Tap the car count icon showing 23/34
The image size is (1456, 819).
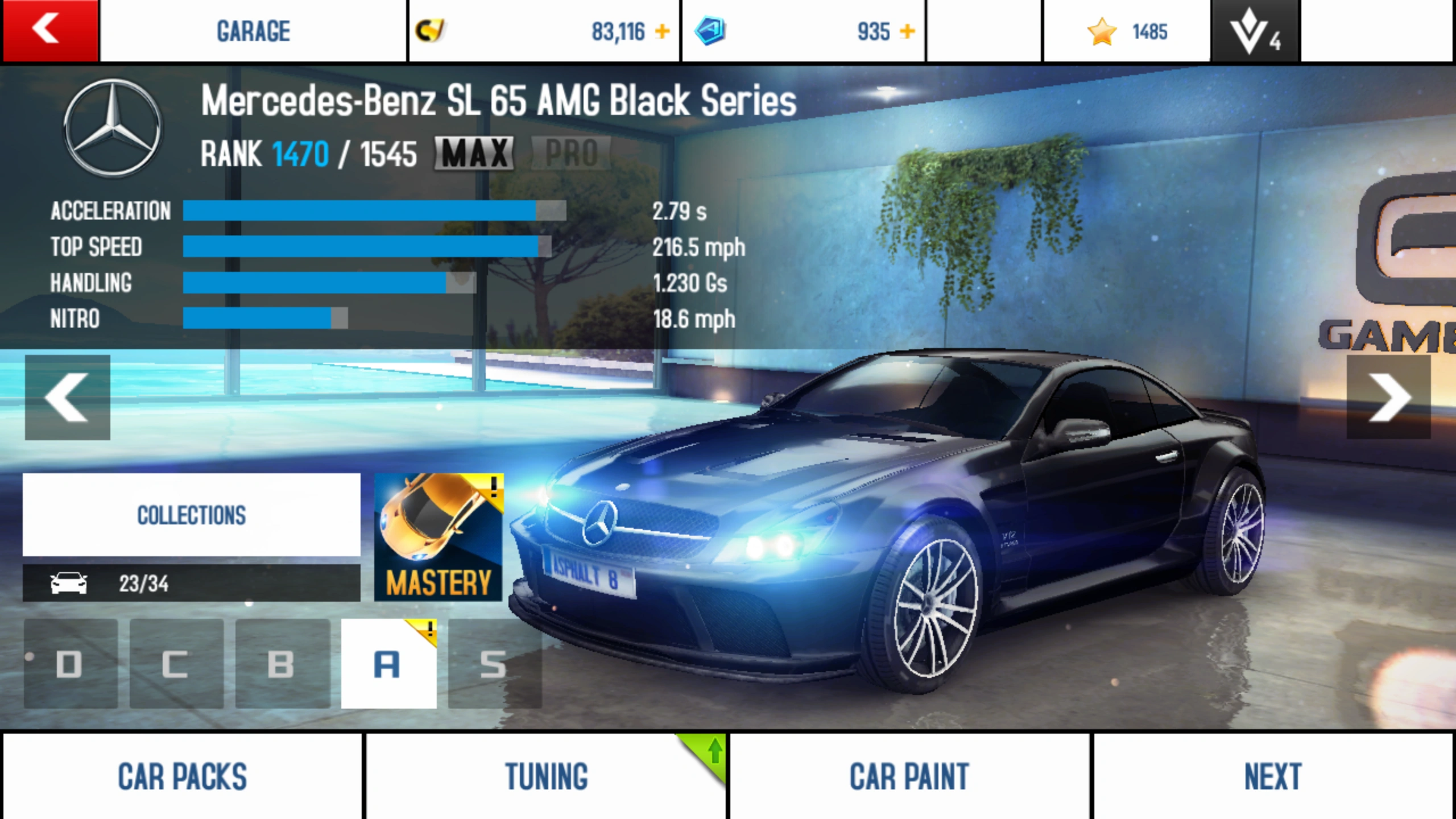click(68, 583)
